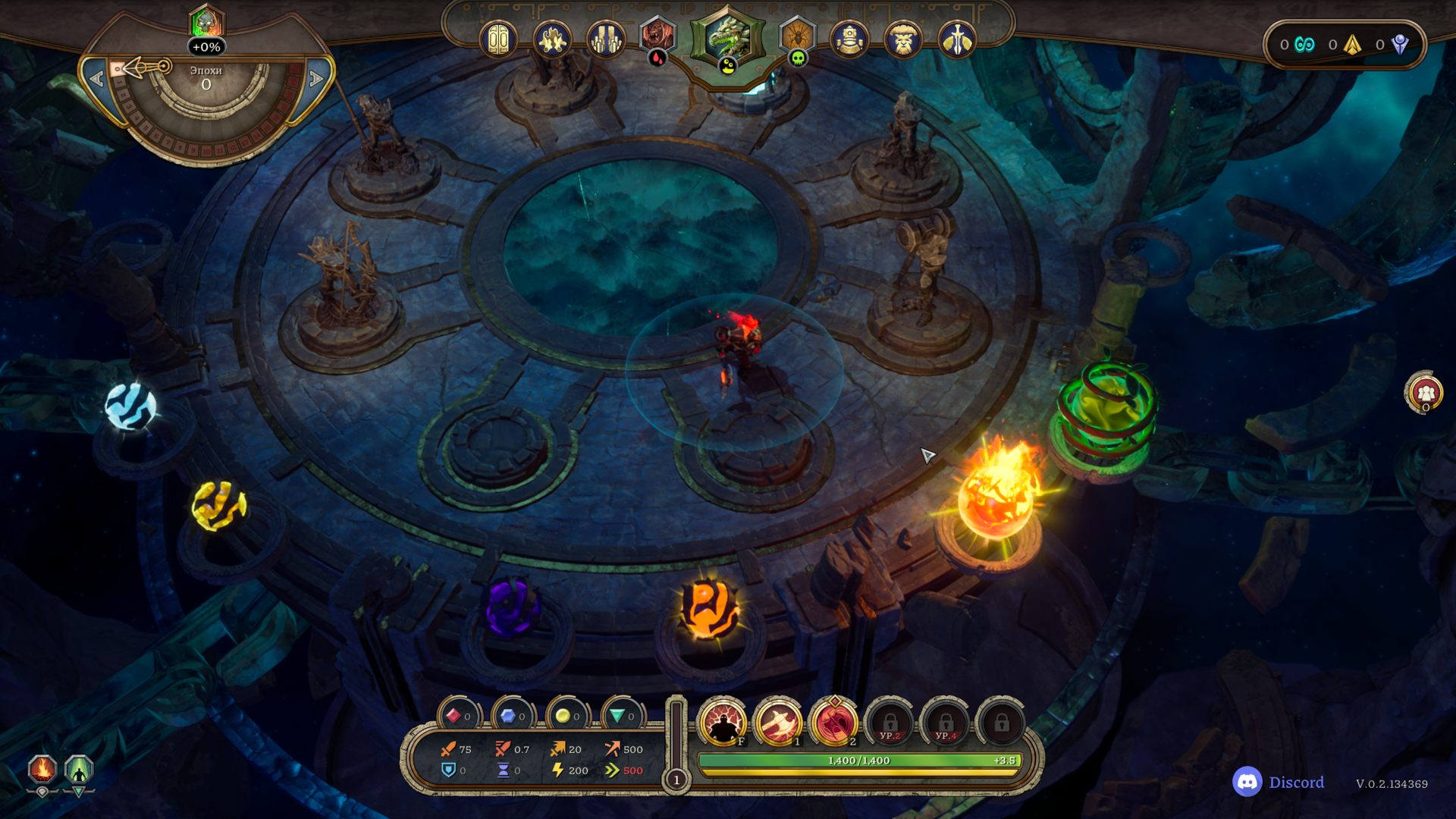The height and width of the screenshot is (819, 1456).
Task: Click the golden double-door icon
Action: 498,39
